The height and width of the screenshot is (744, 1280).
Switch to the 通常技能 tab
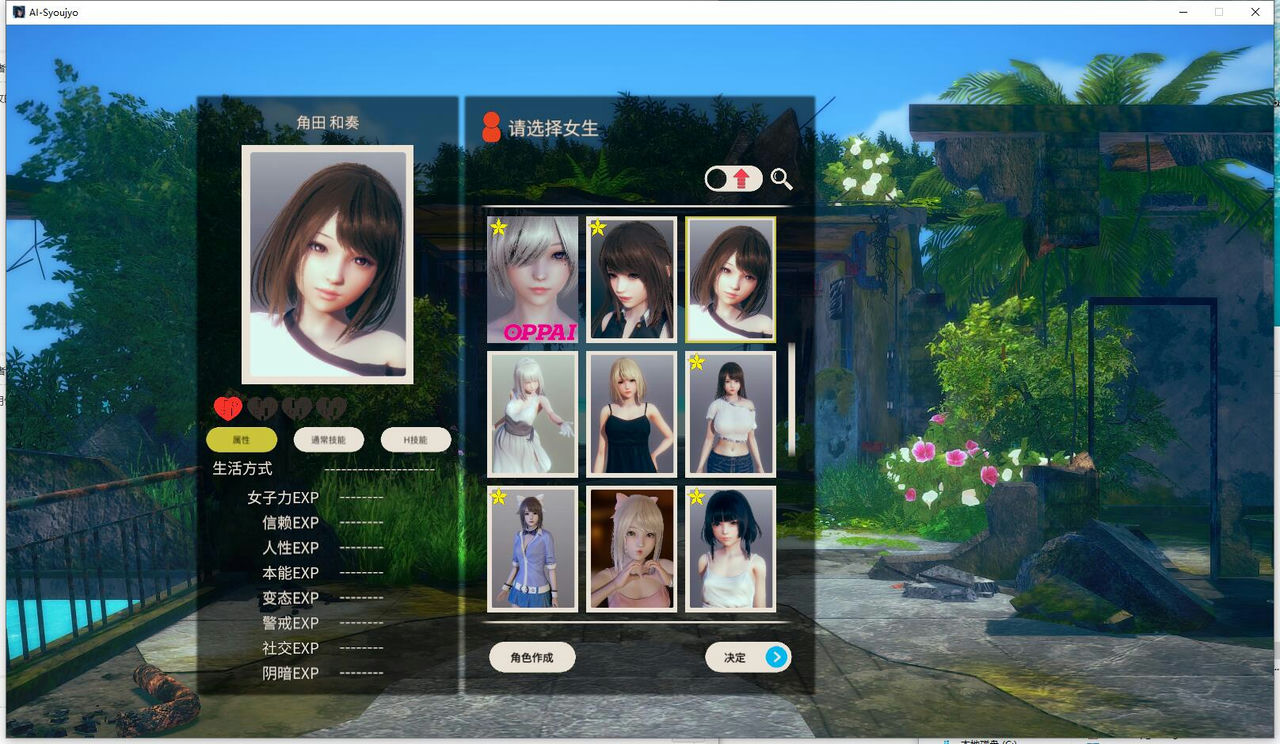coord(327,439)
